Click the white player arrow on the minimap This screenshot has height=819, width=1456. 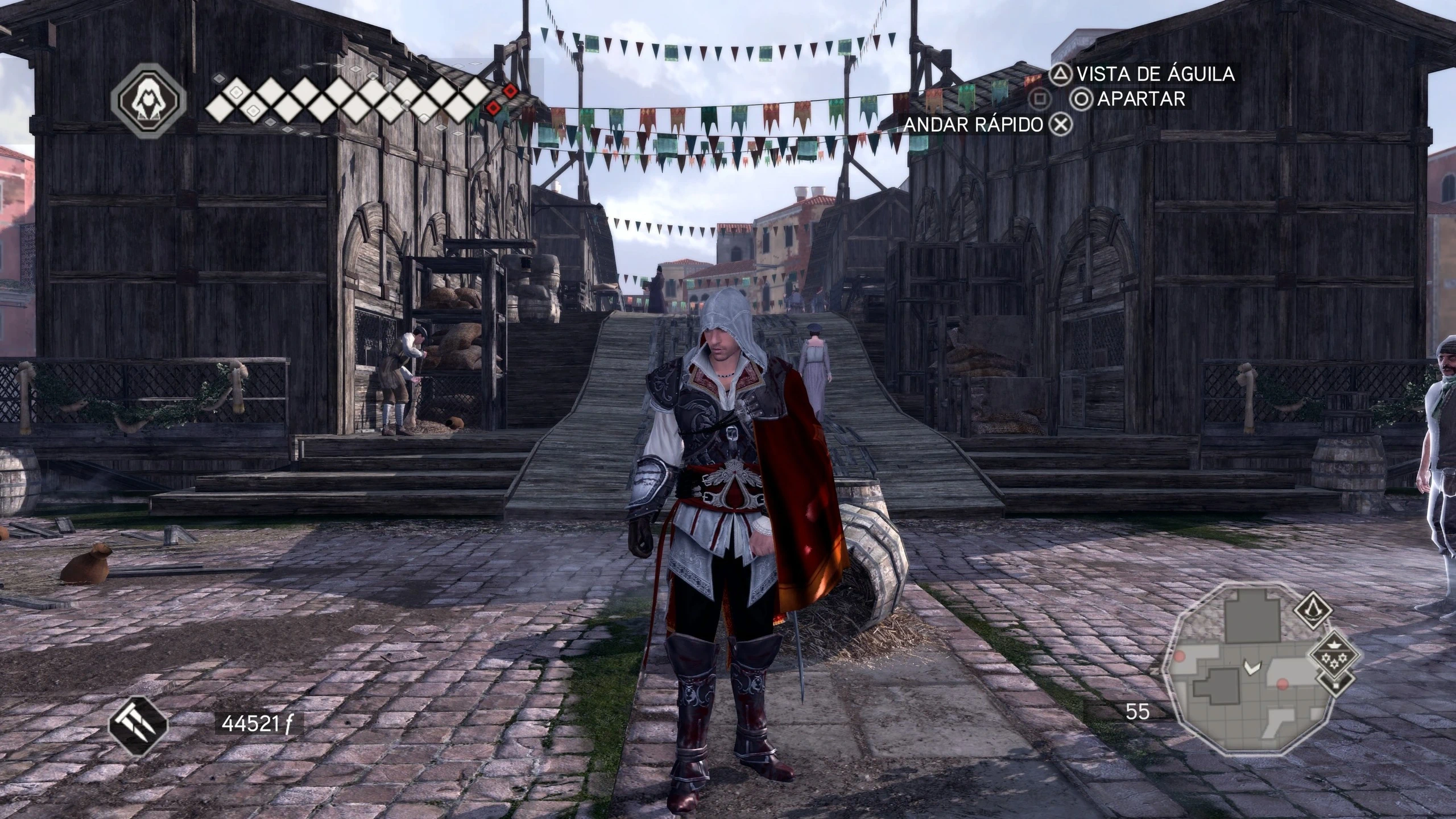click(1251, 666)
